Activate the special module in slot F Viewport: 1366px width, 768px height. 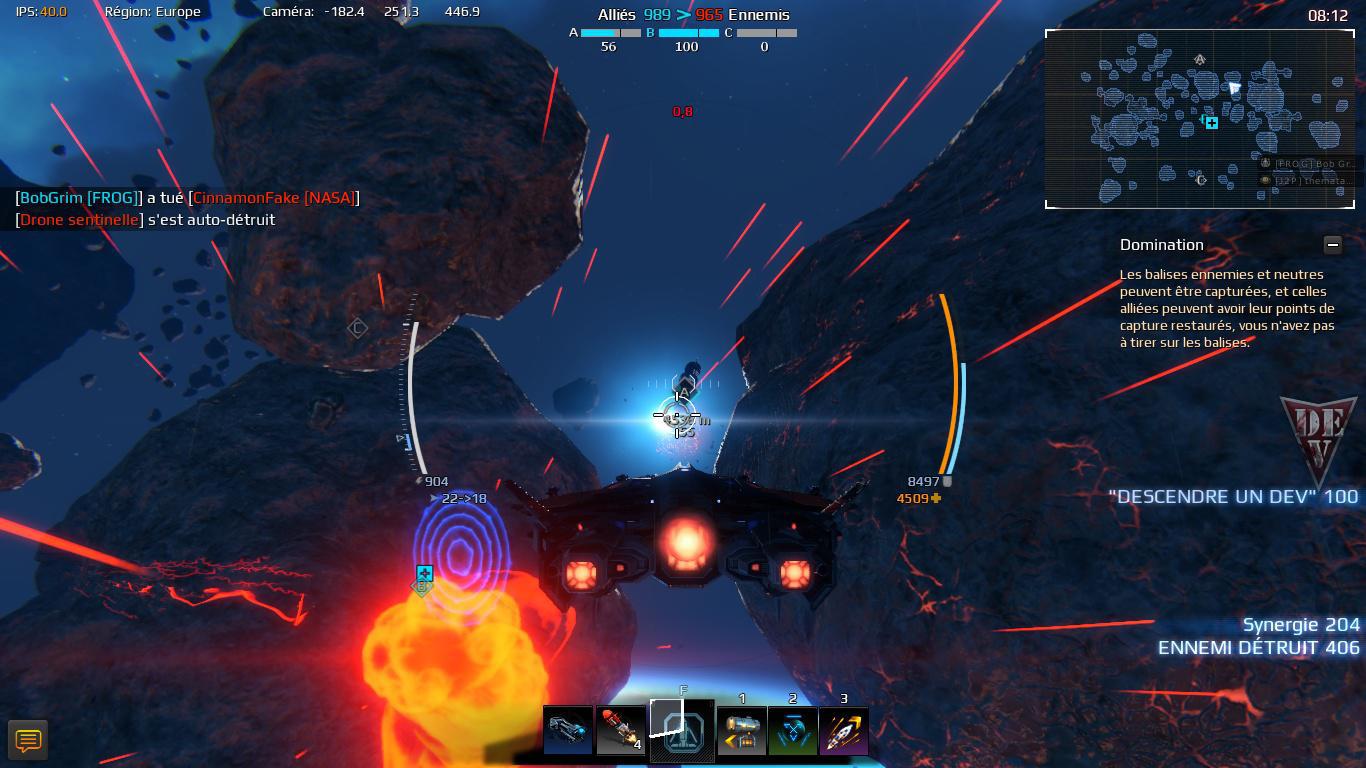pyautogui.click(x=683, y=731)
